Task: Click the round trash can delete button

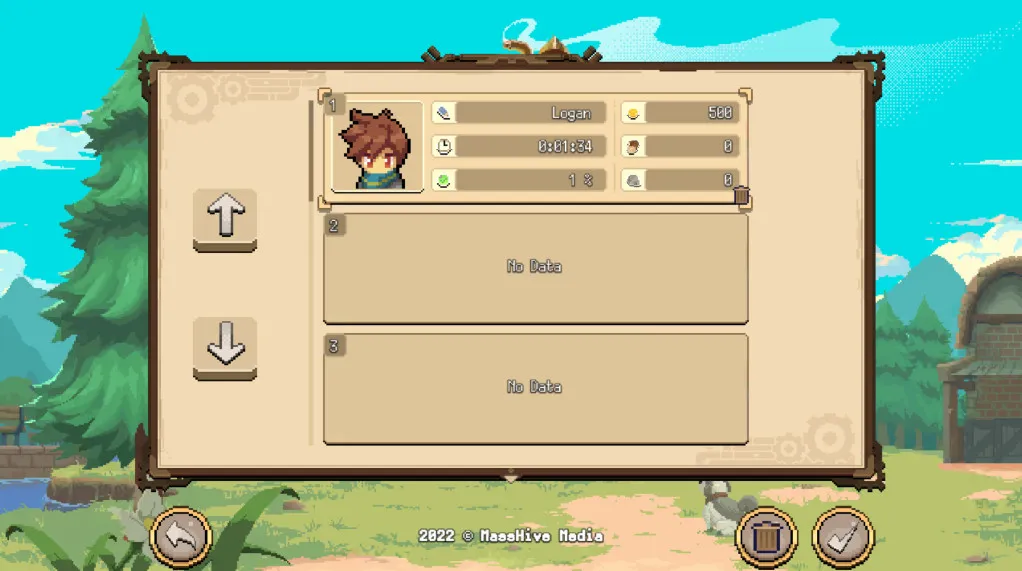Action: pyautogui.click(x=765, y=538)
